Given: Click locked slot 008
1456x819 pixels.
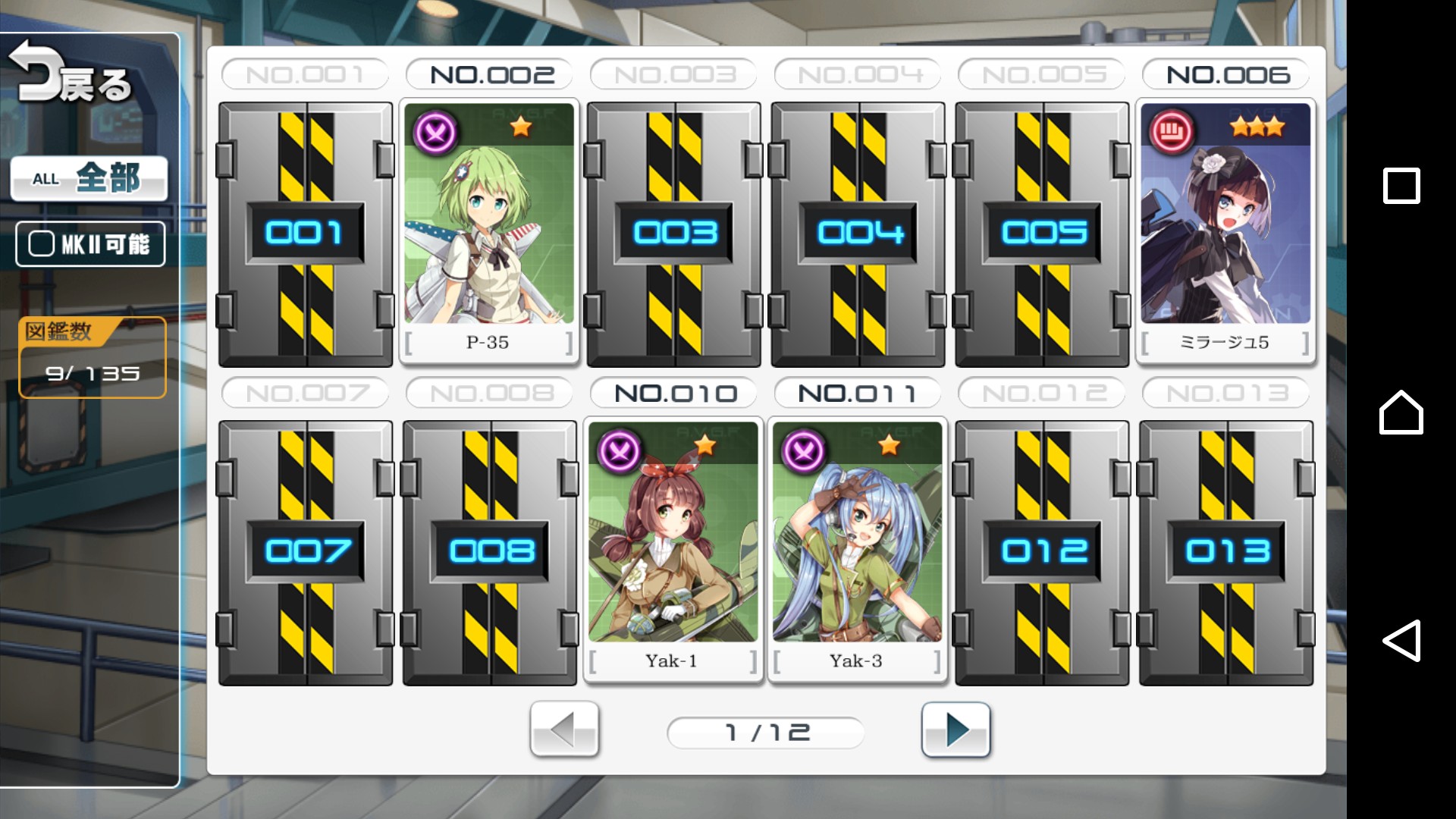Looking at the screenshot, I should 490,552.
